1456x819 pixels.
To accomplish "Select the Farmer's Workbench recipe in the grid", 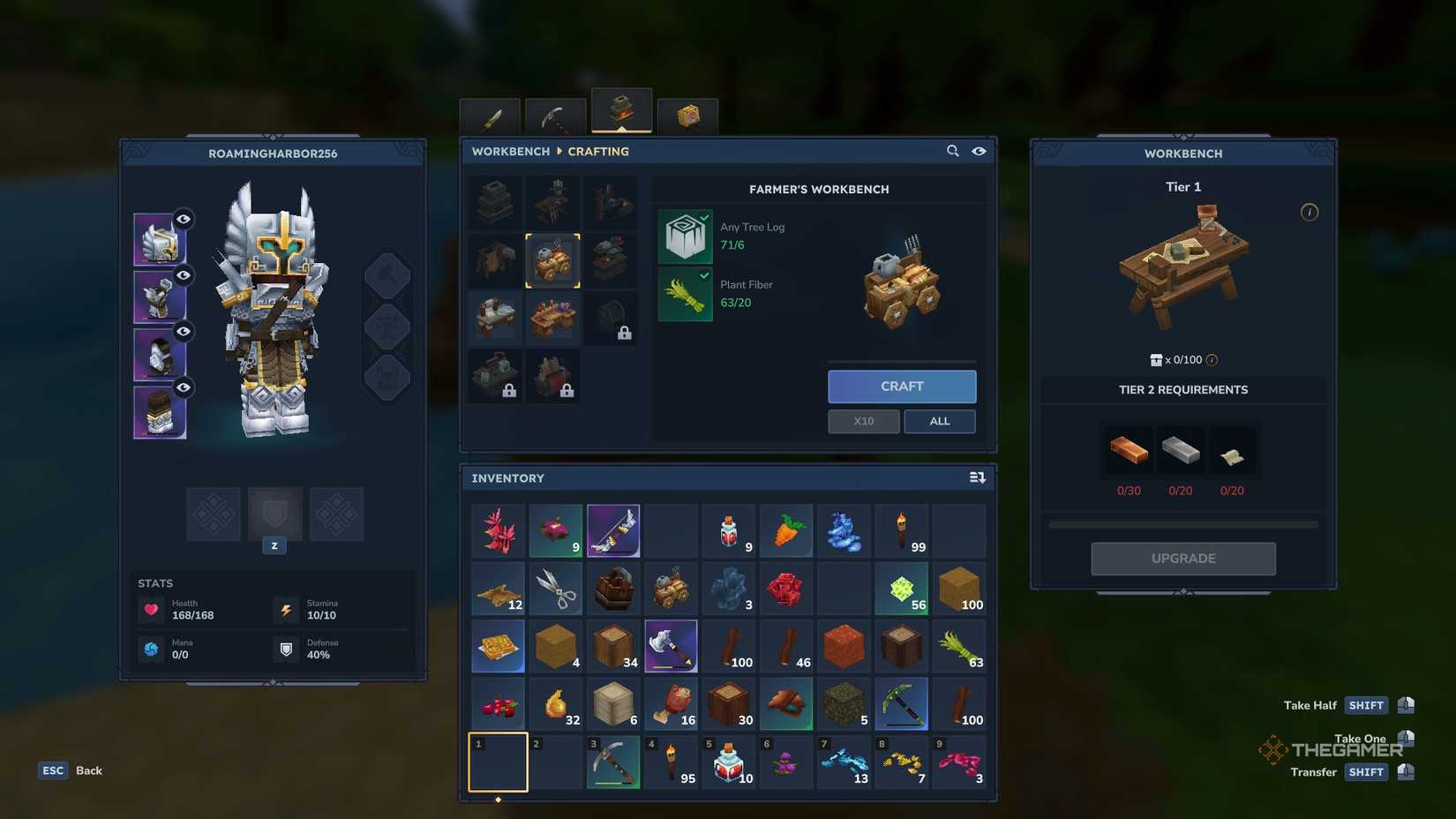I will [x=553, y=260].
